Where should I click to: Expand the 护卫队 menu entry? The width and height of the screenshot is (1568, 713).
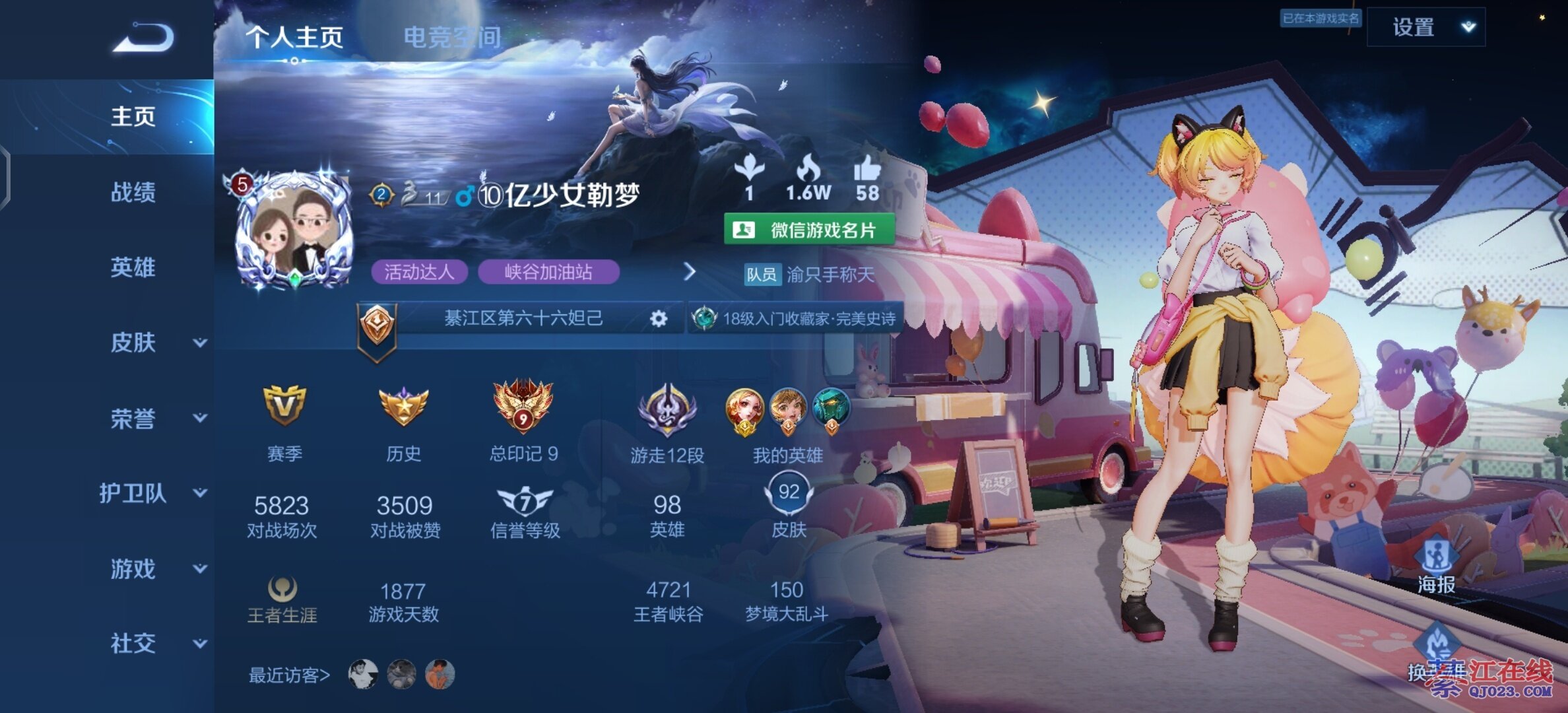tap(152, 493)
